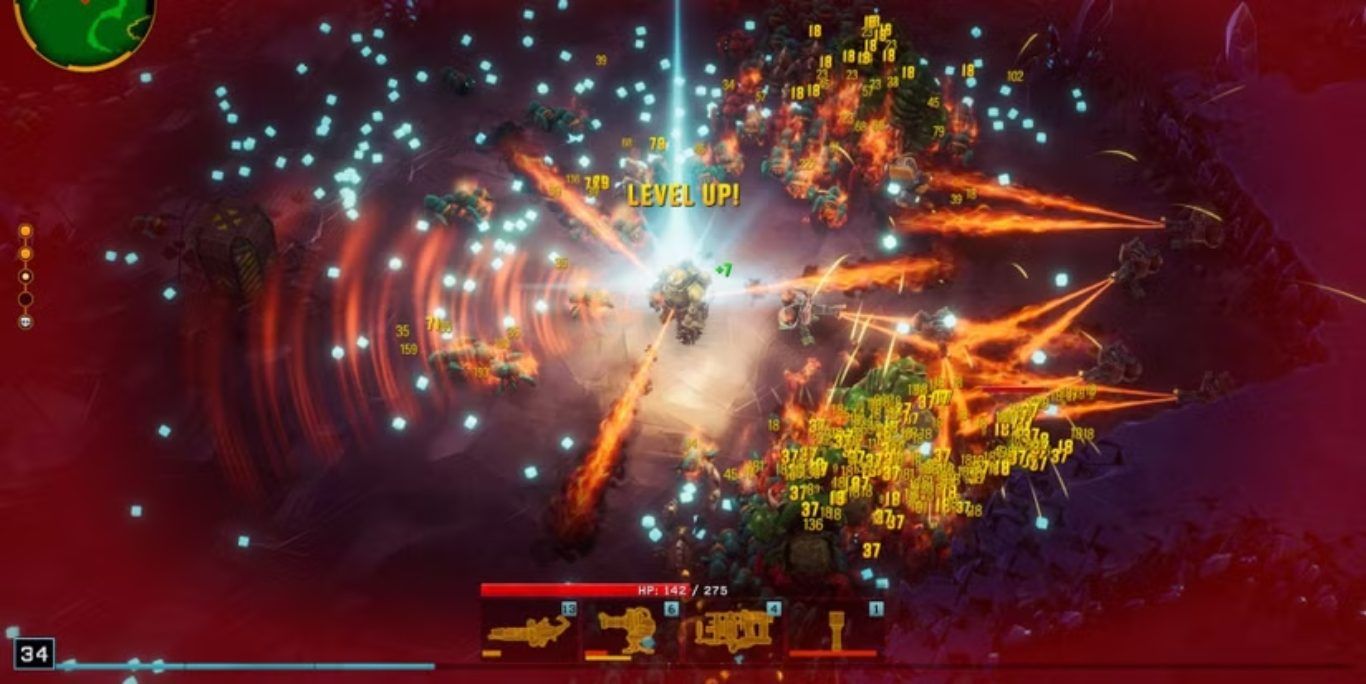Choose the level 4 heavy weapon slot
The image size is (1366, 684).
coord(733,630)
